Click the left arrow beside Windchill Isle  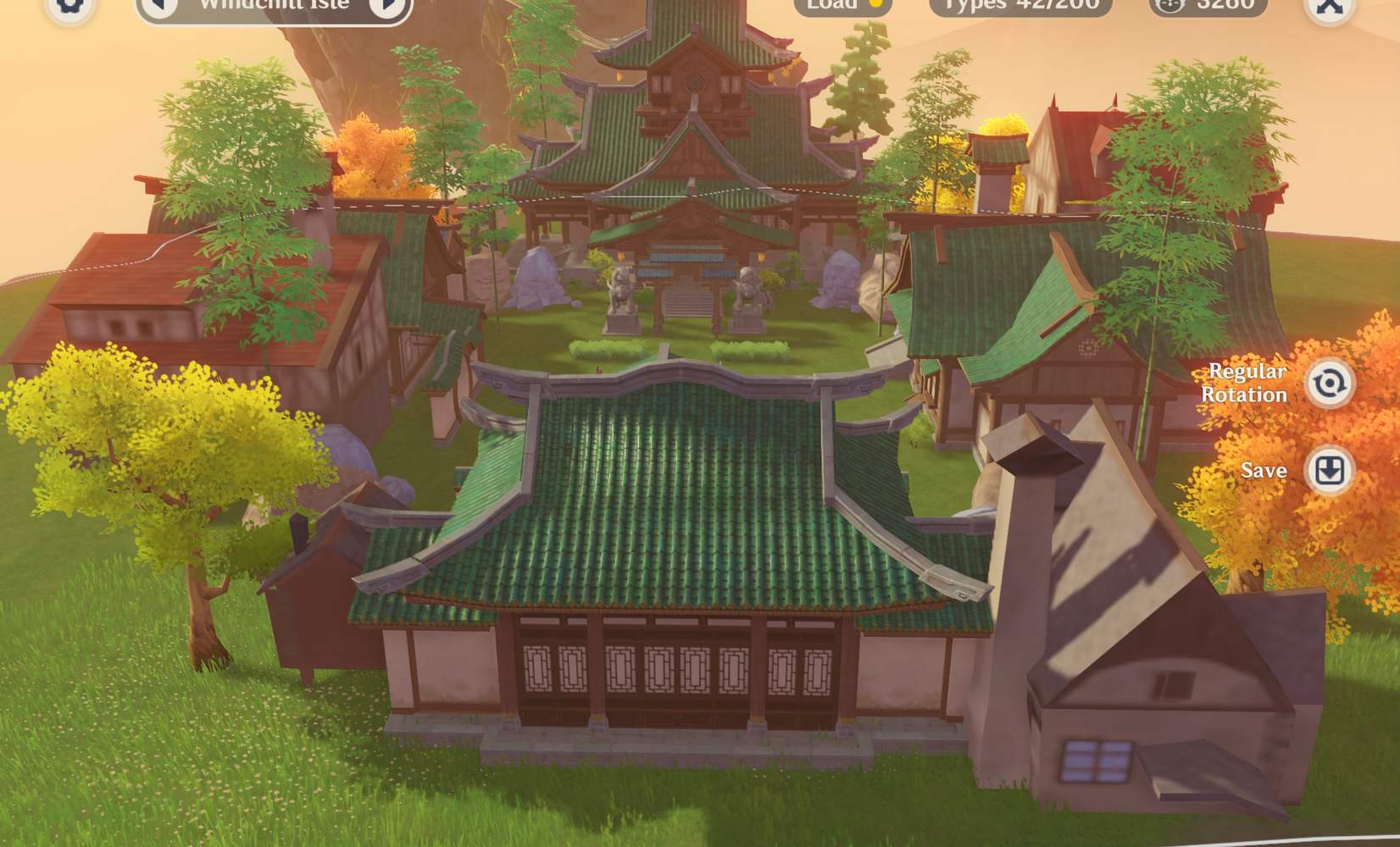click(158, 5)
